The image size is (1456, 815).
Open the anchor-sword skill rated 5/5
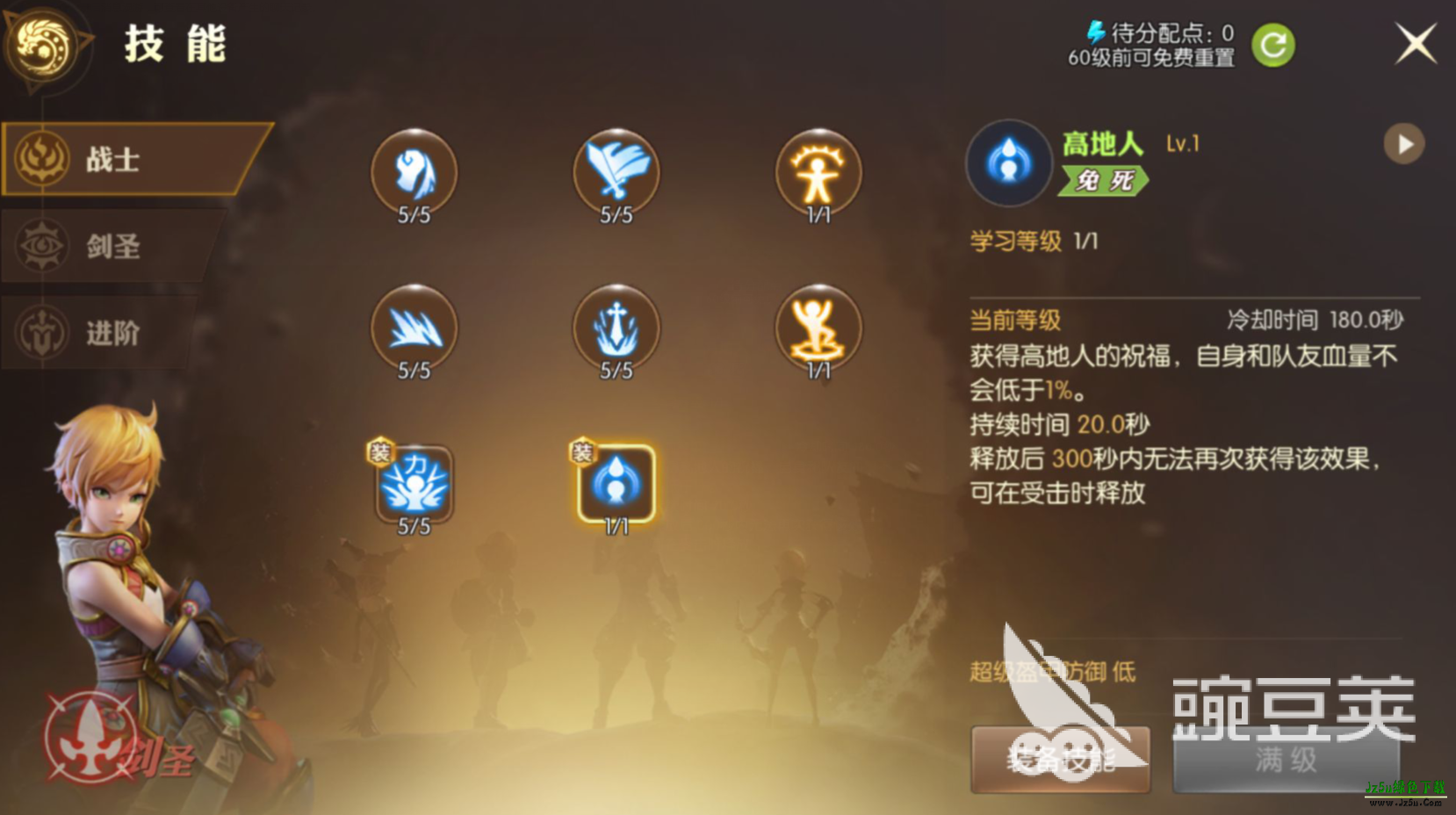click(x=616, y=329)
